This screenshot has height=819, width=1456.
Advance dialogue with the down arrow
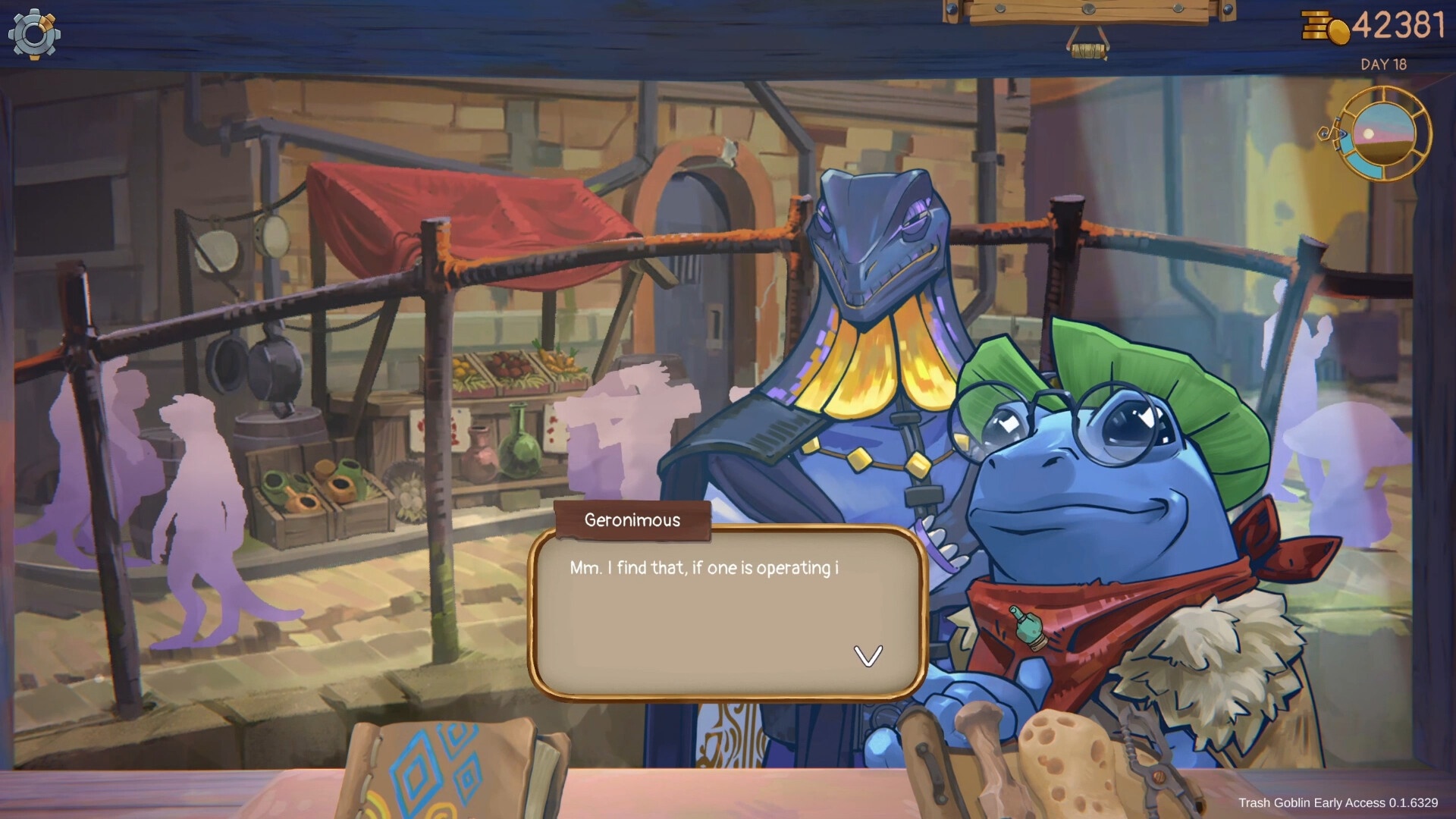pos(868,655)
